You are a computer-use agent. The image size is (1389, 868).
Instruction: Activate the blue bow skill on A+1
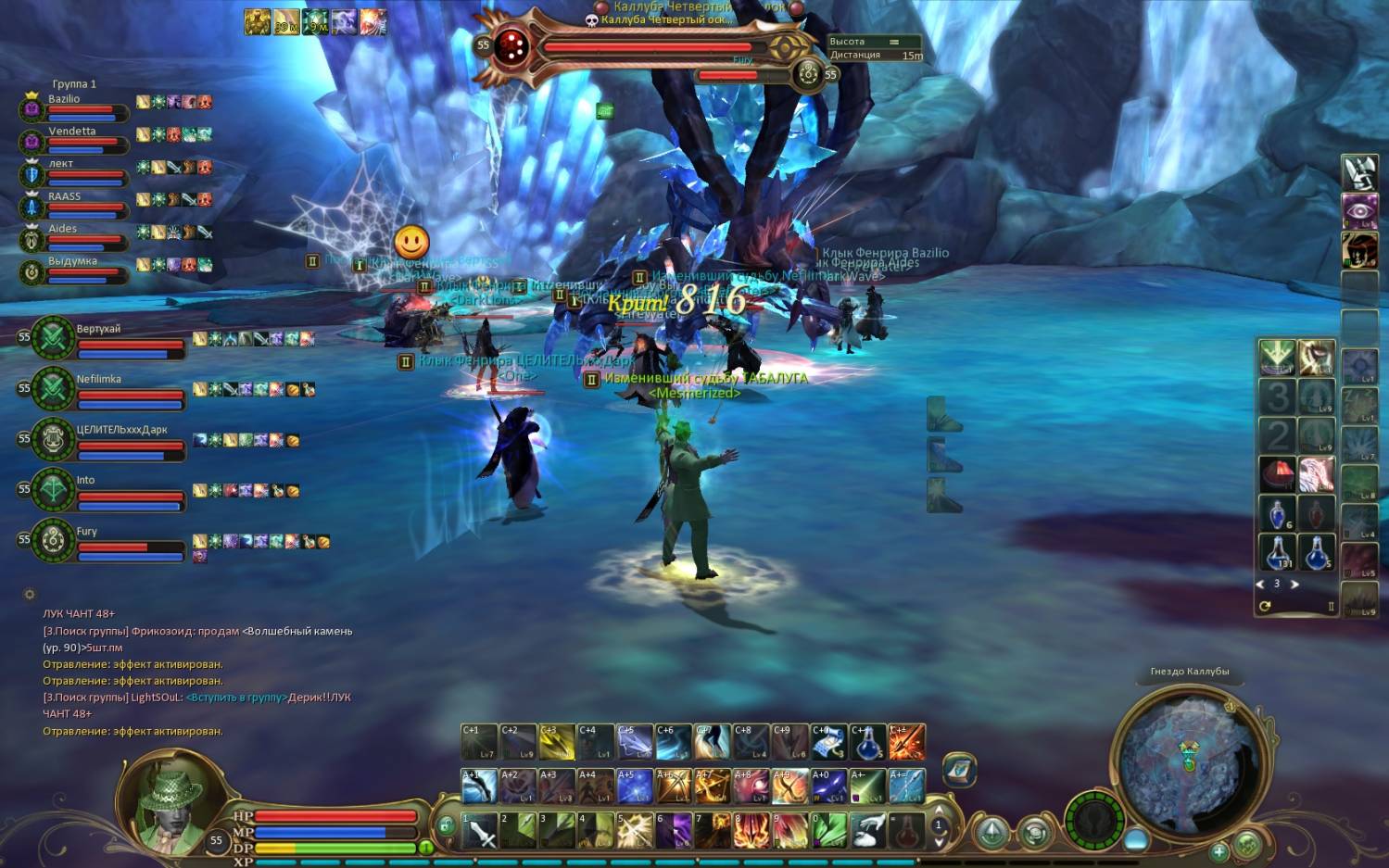(479, 786)
